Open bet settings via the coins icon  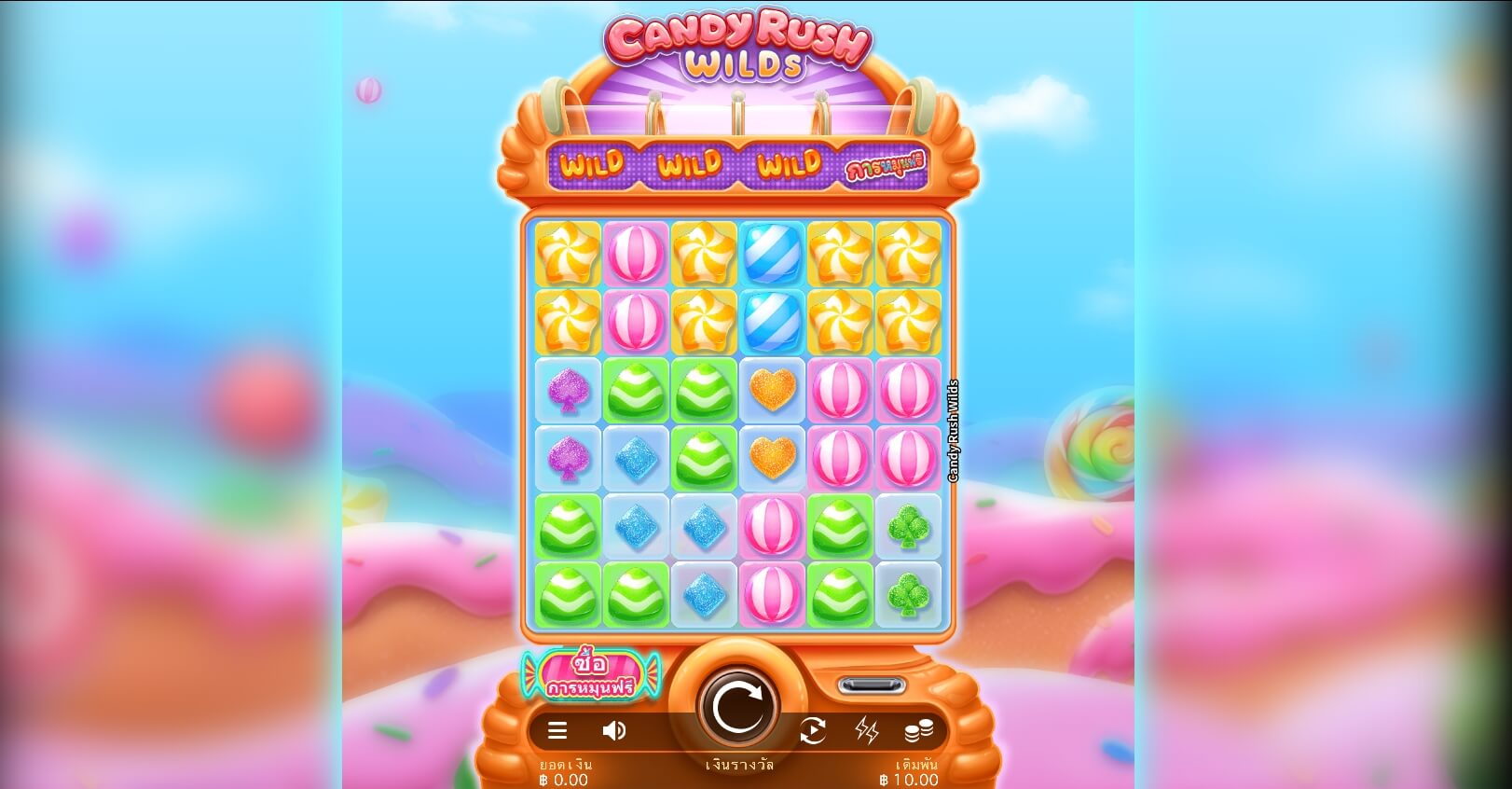pyautogui.click(x=917, y=731)
